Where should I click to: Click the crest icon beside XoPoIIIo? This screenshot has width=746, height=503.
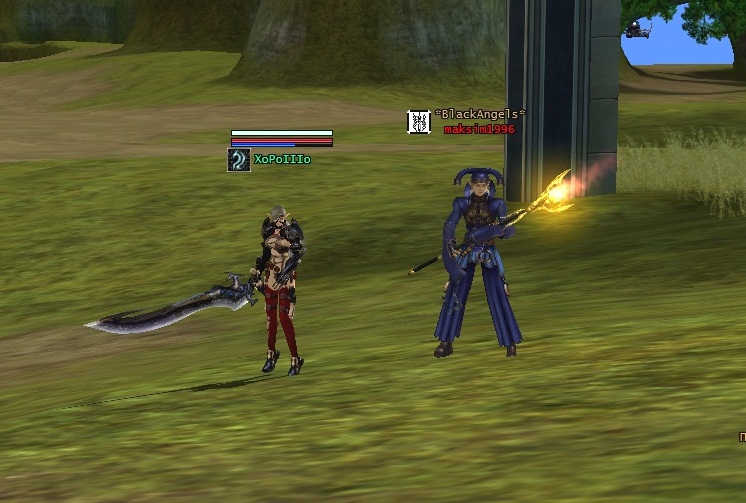tap(239, 160)
